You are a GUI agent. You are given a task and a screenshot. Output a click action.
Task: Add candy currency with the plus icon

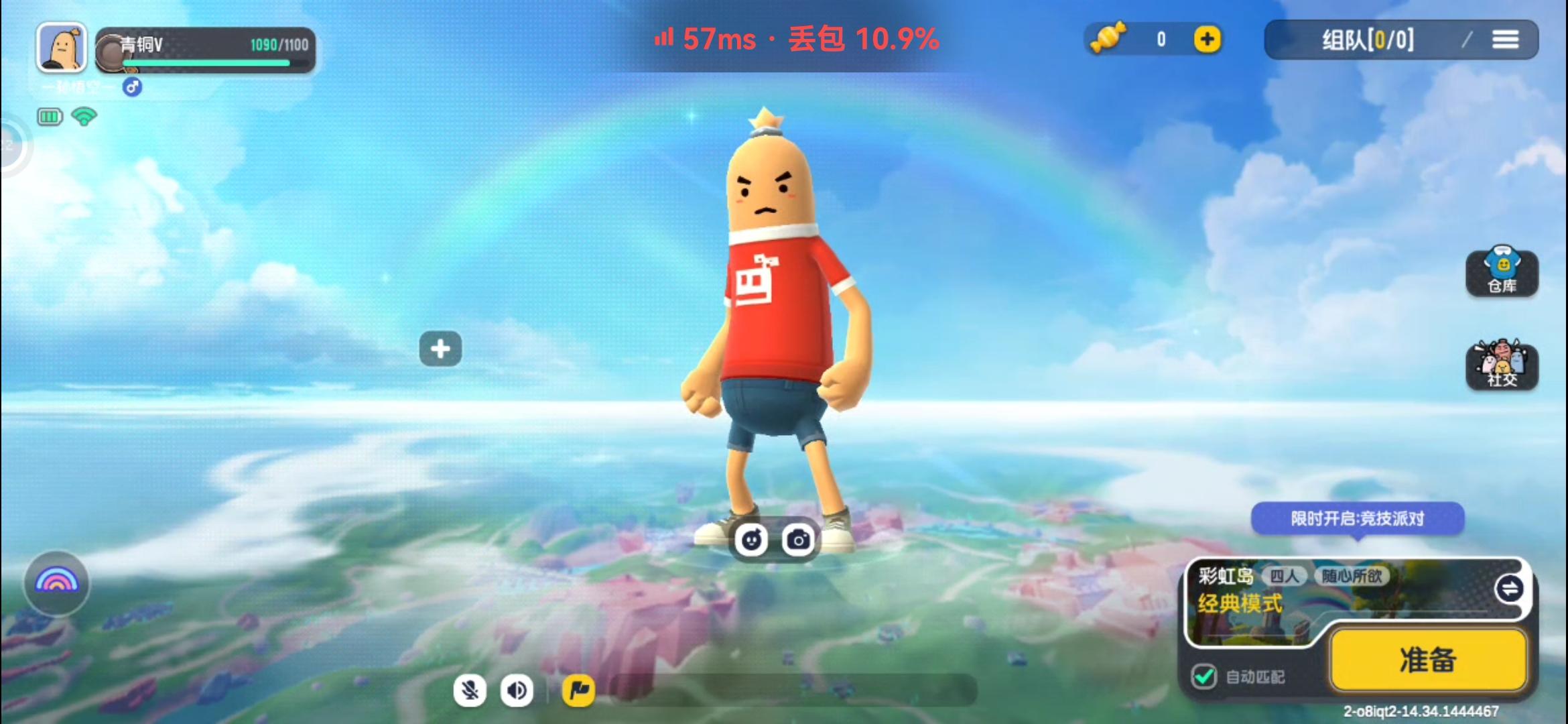click(x=1206, y=39)
